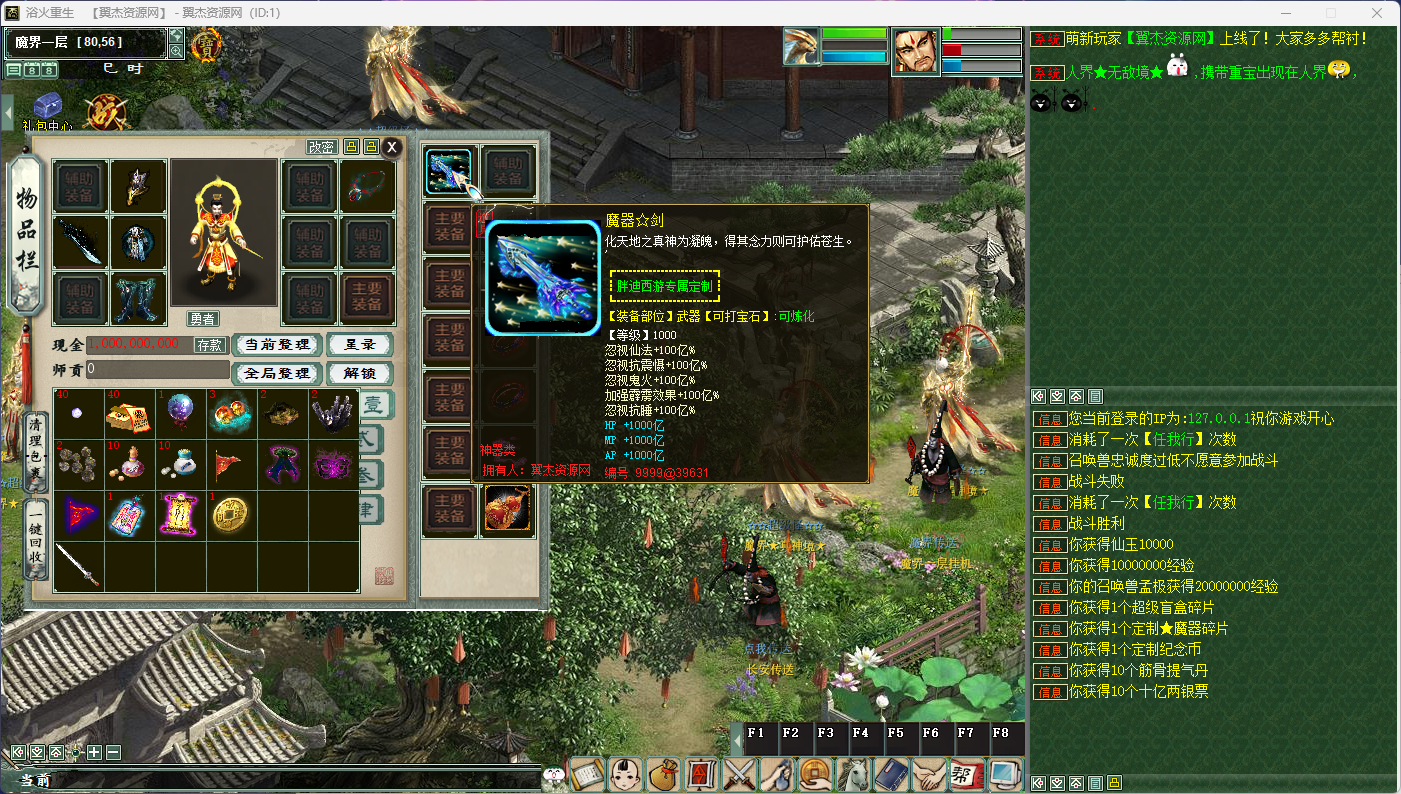
Task: Click the 当前整理 sort button
Action: click(276, 345)
